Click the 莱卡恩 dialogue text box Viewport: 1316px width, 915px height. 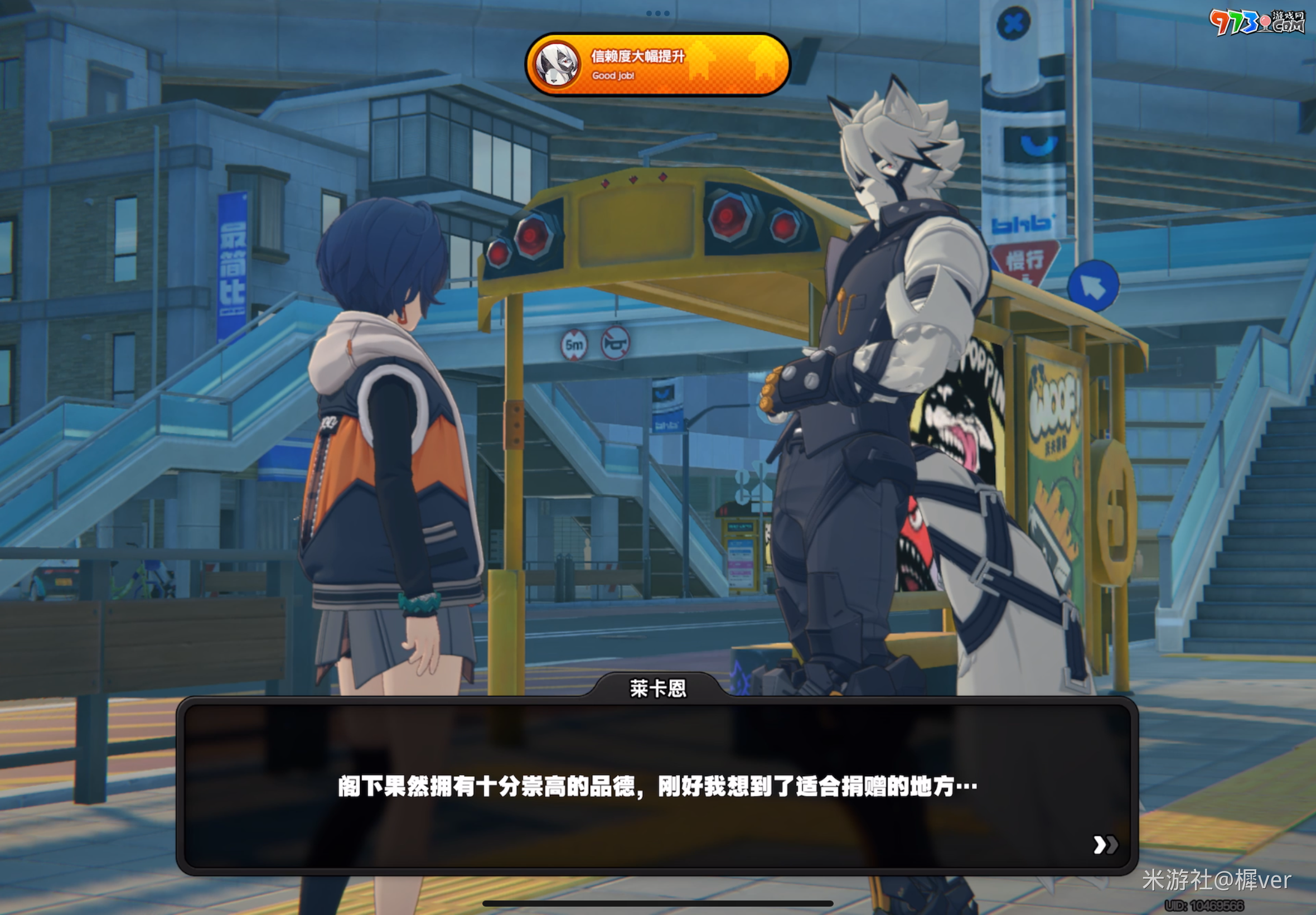[x=656, y=786]
